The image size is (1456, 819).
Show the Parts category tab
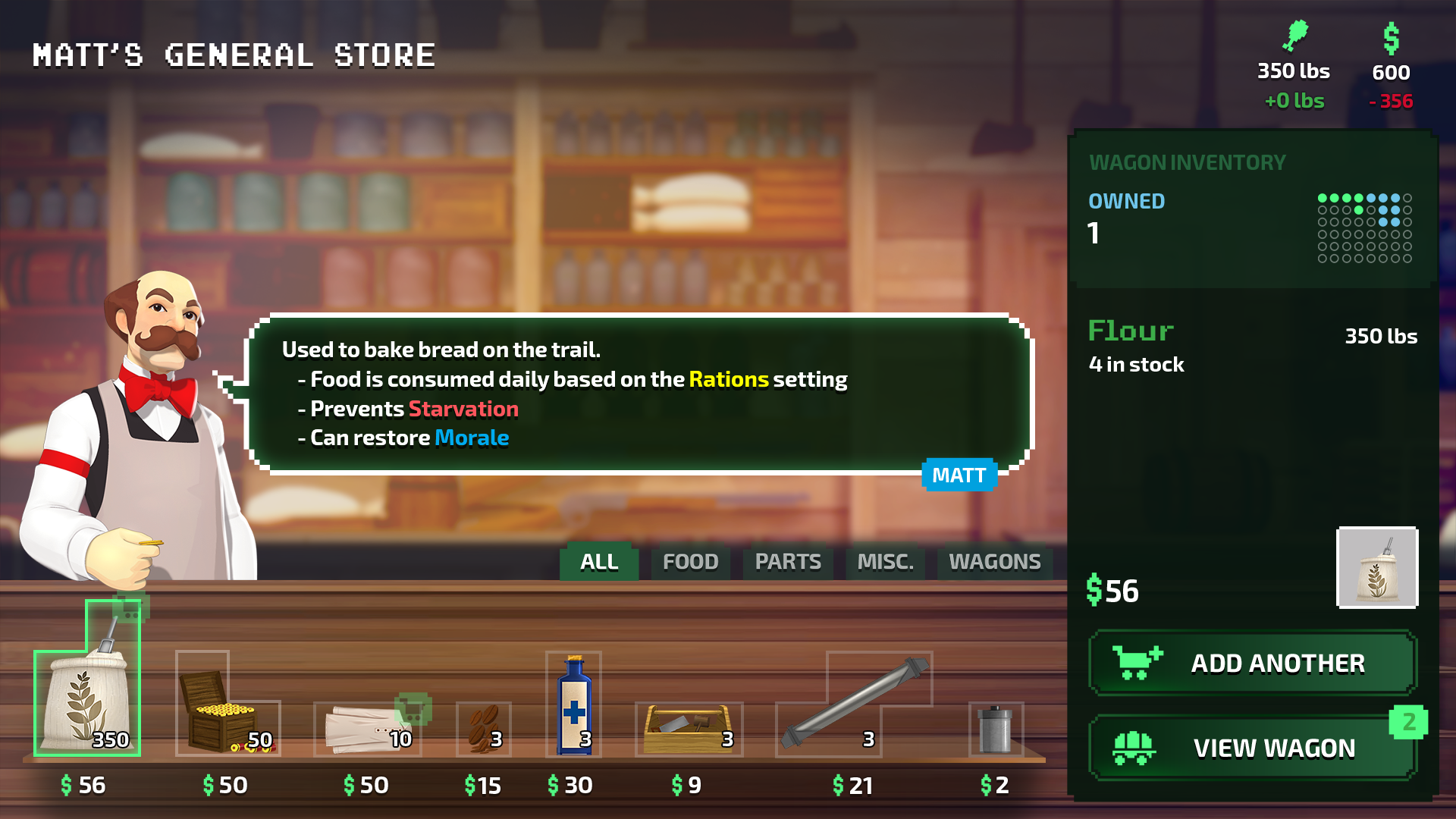(788, 562)
